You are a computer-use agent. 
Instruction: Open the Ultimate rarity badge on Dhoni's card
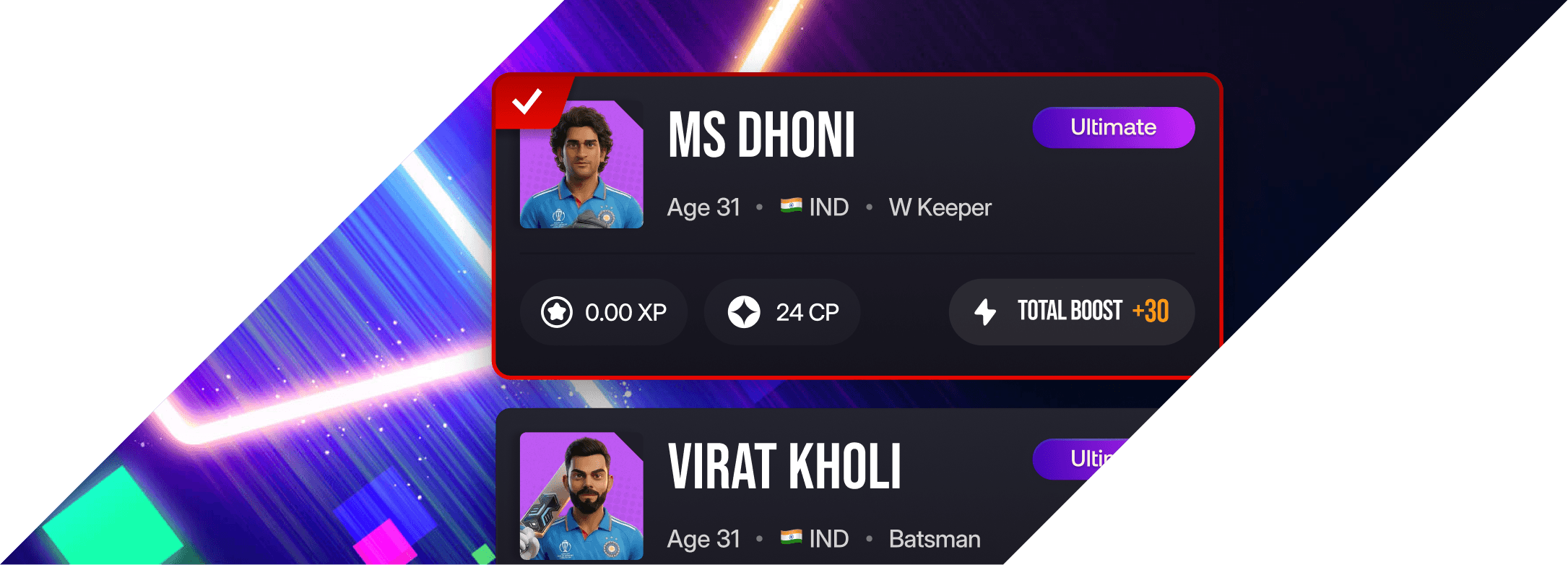[1113, 127]
